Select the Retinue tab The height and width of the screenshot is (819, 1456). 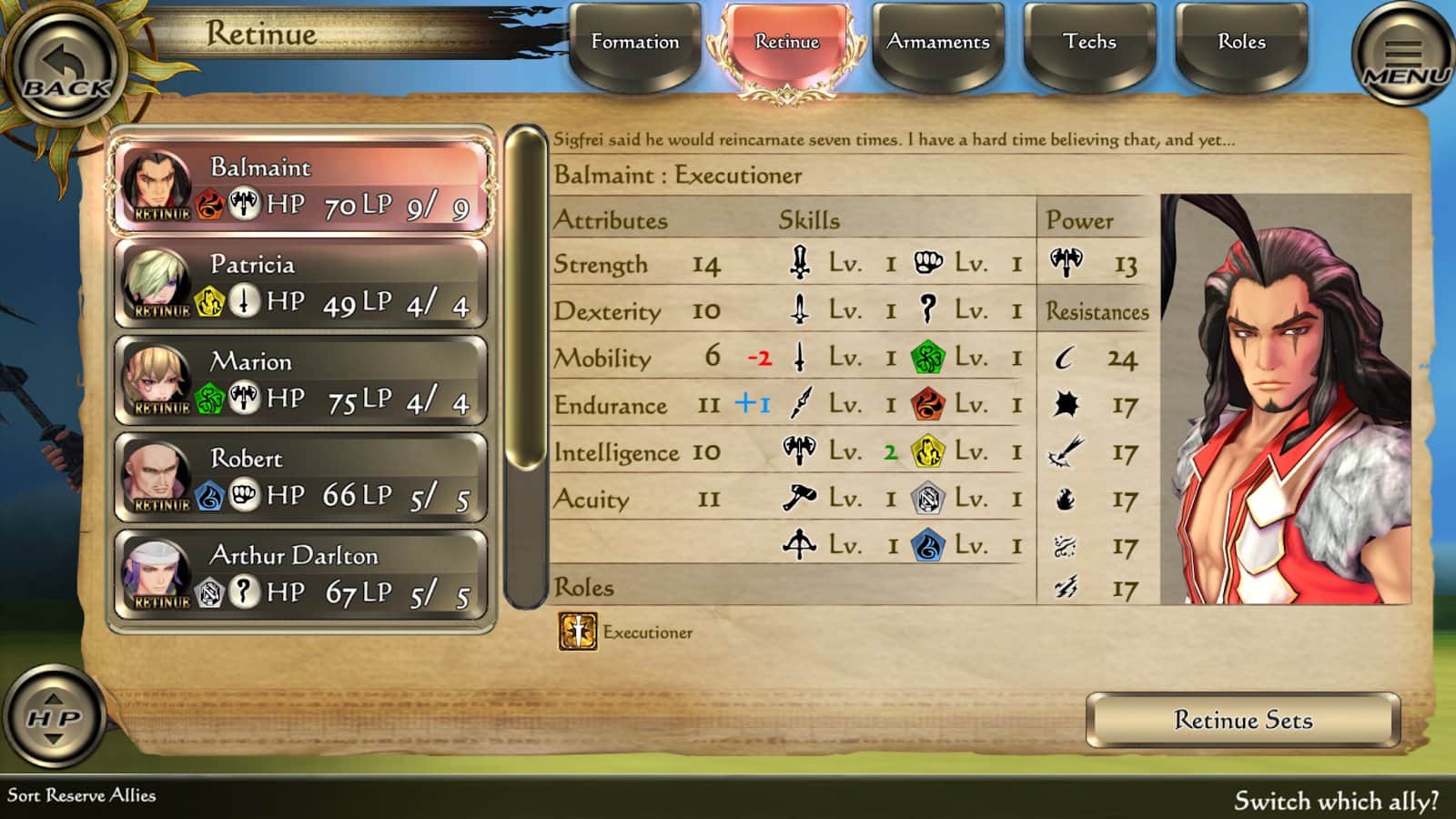(786, 43)
